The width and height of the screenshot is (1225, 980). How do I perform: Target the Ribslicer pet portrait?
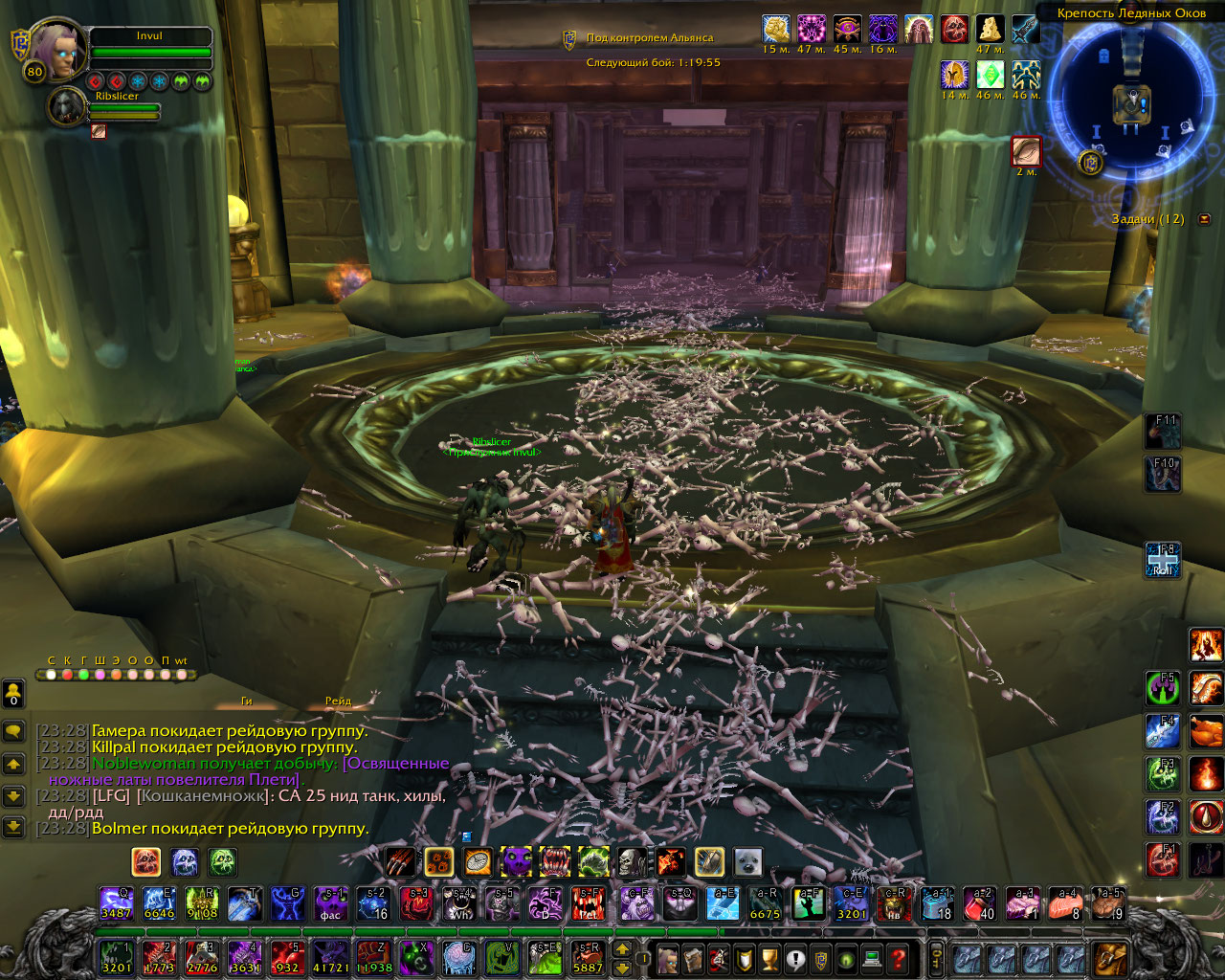click(x=67, y=107)
